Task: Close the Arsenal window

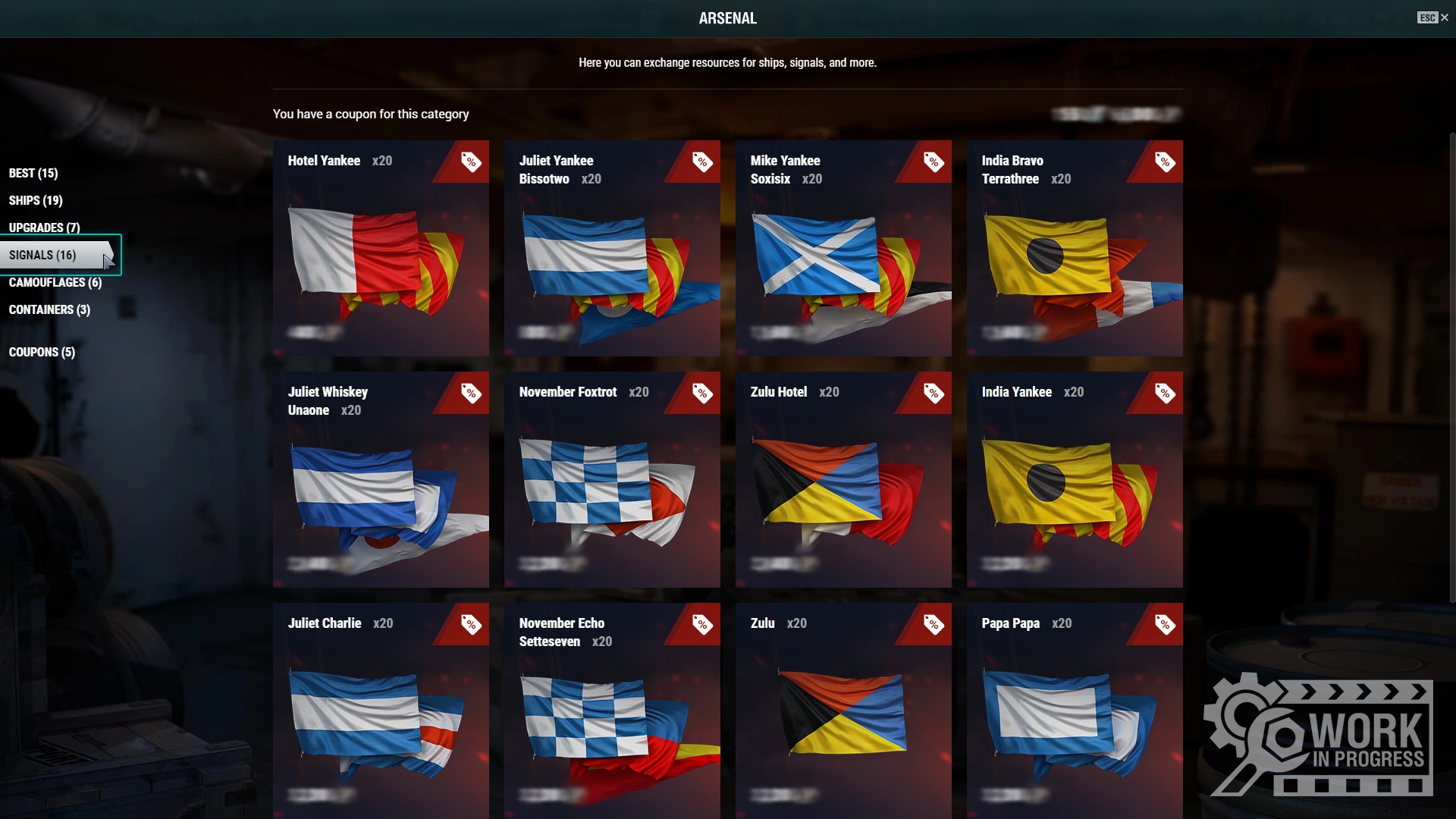Action: point(1443,17)
